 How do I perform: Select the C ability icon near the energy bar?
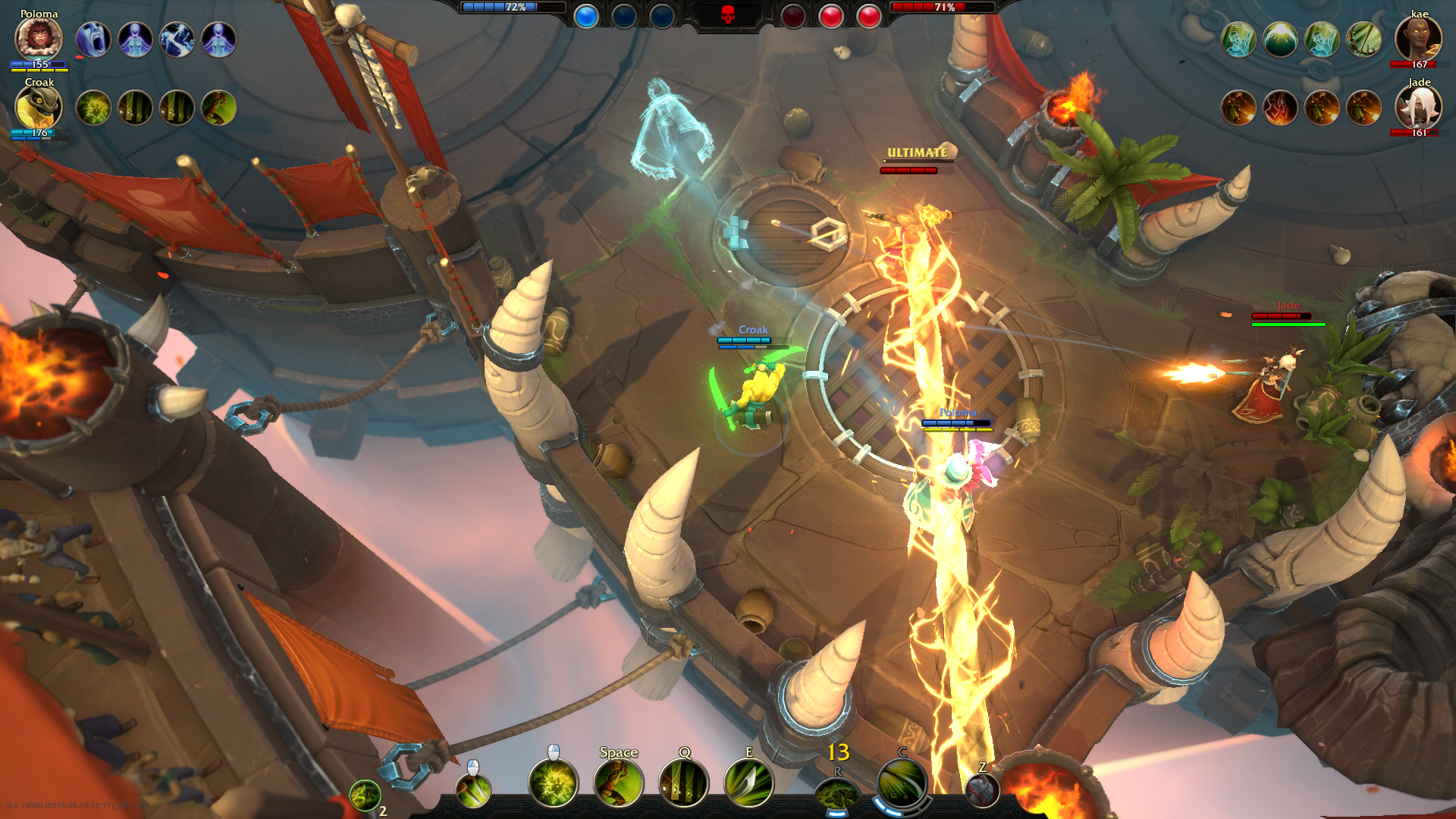coord(902,783)
